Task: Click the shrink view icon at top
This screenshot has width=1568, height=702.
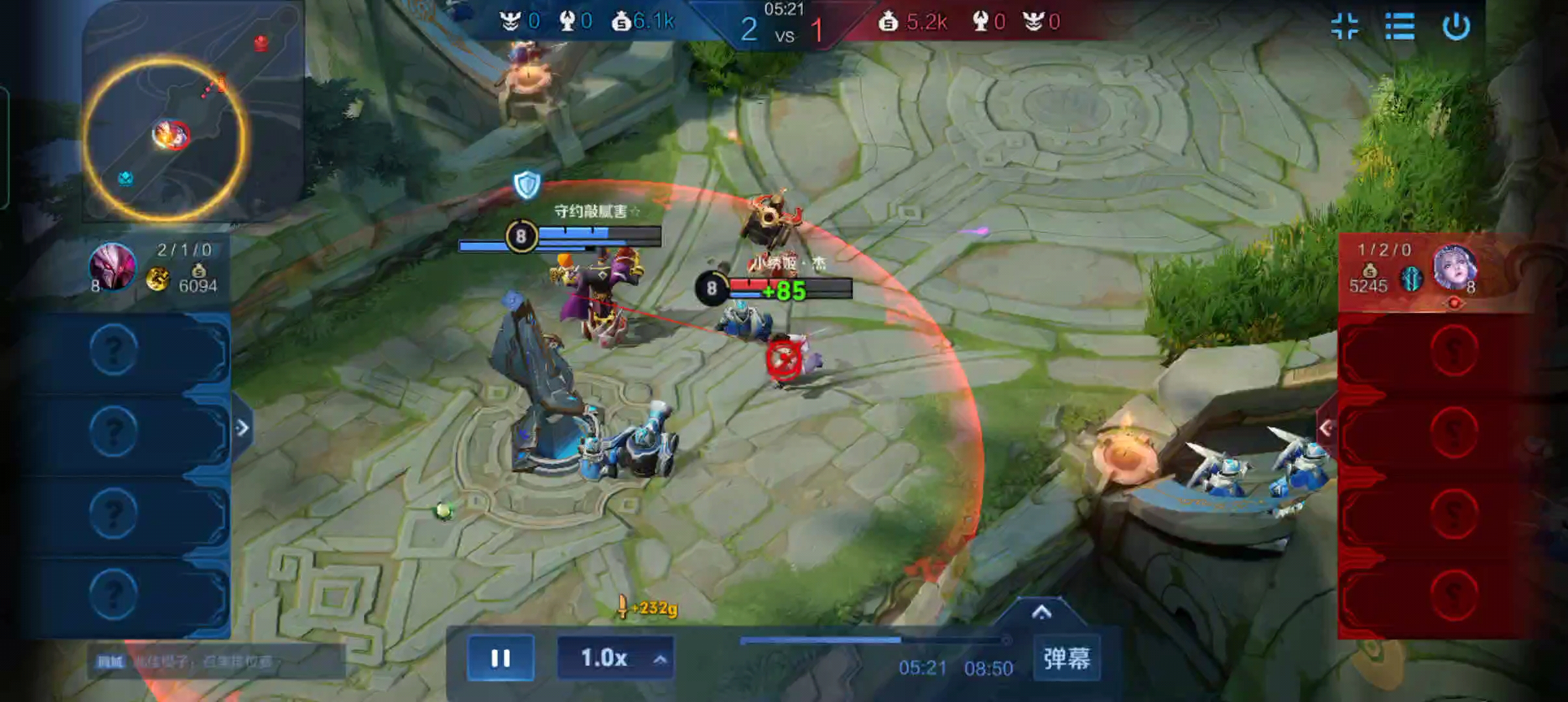Action: (x=1344, y=27)
